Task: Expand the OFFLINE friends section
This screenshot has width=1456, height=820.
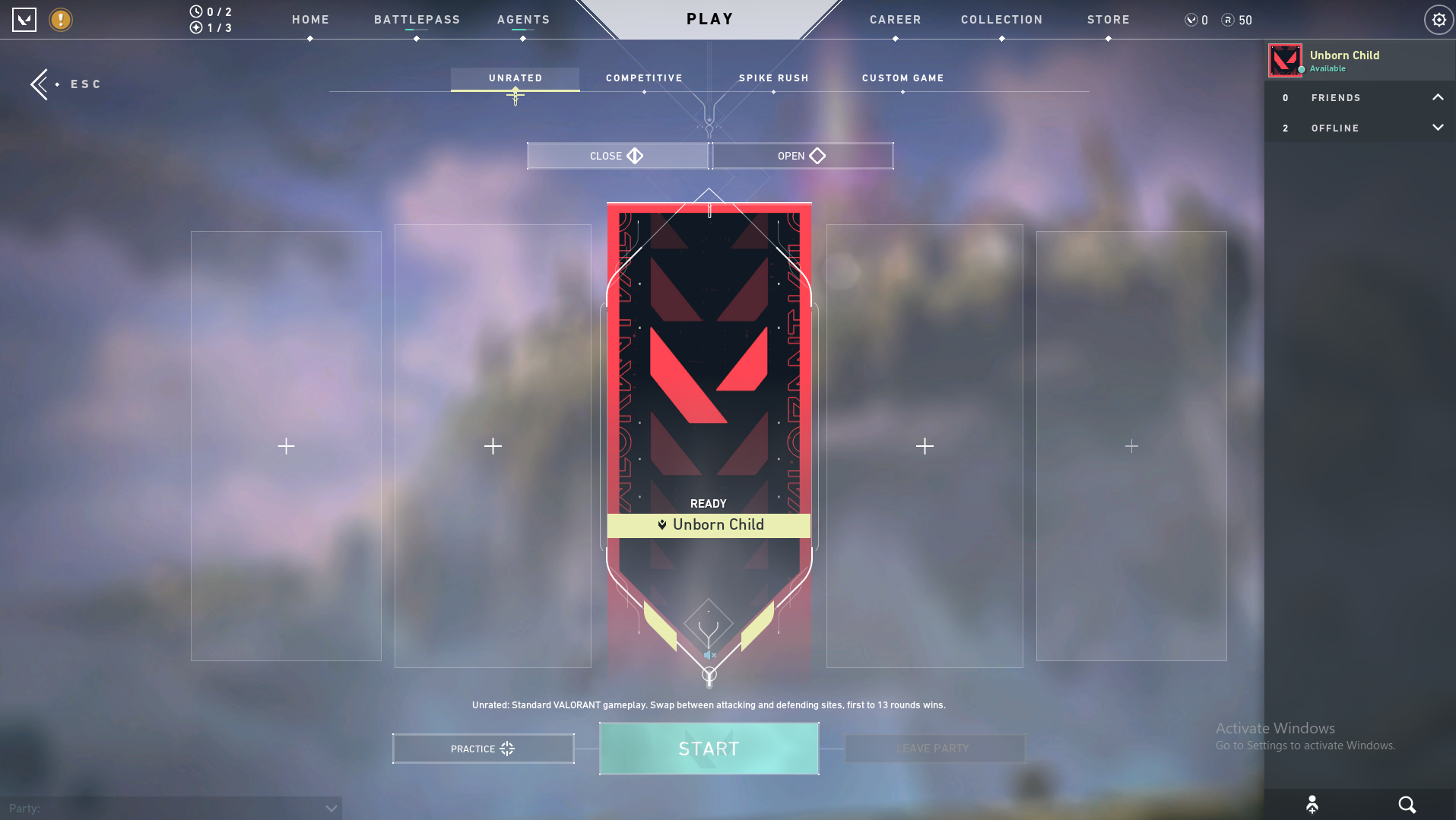Action: tap(1438, 128)
